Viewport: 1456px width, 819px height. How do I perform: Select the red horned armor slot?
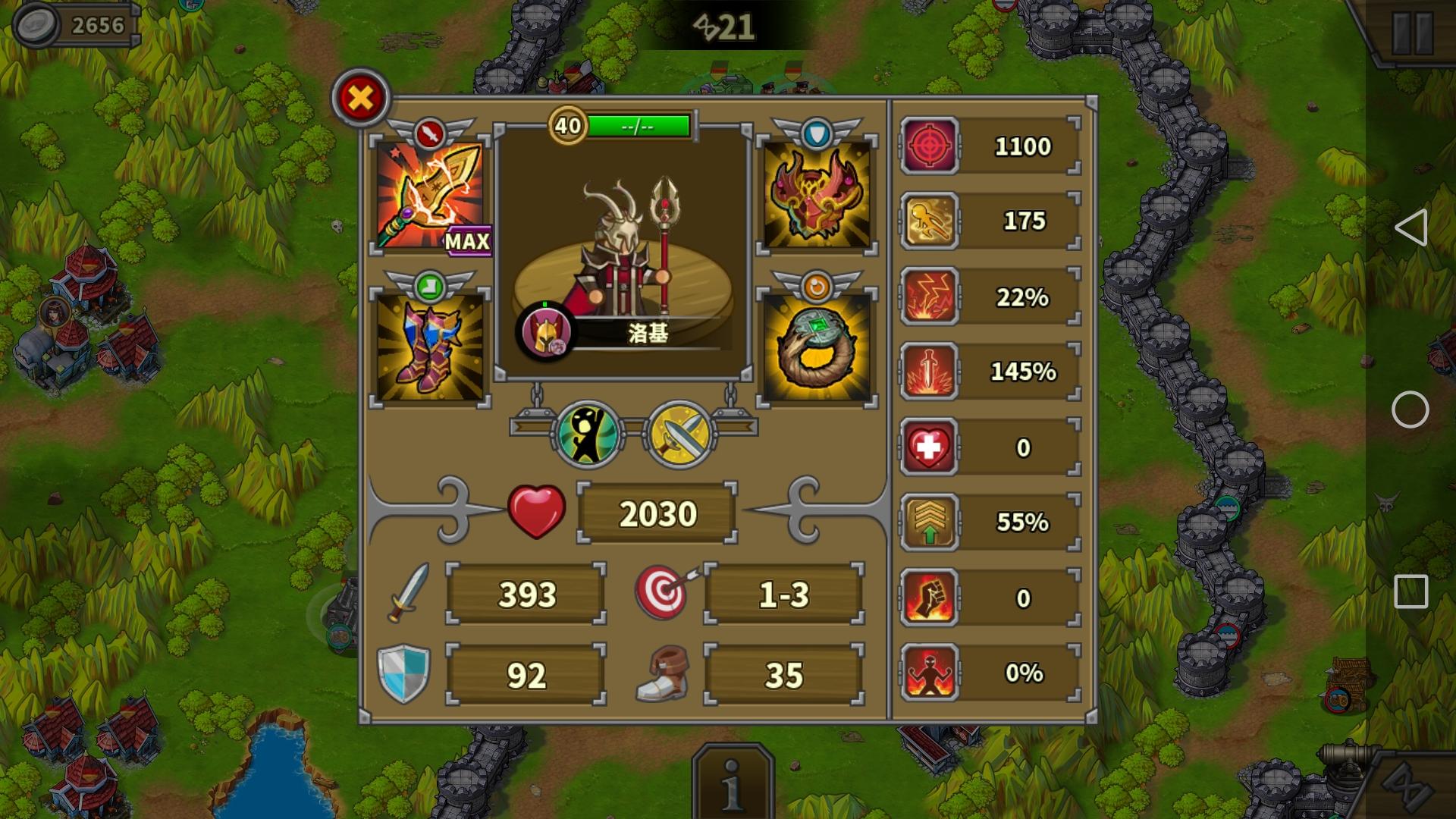pyautogui.click(x=817, y=194)
